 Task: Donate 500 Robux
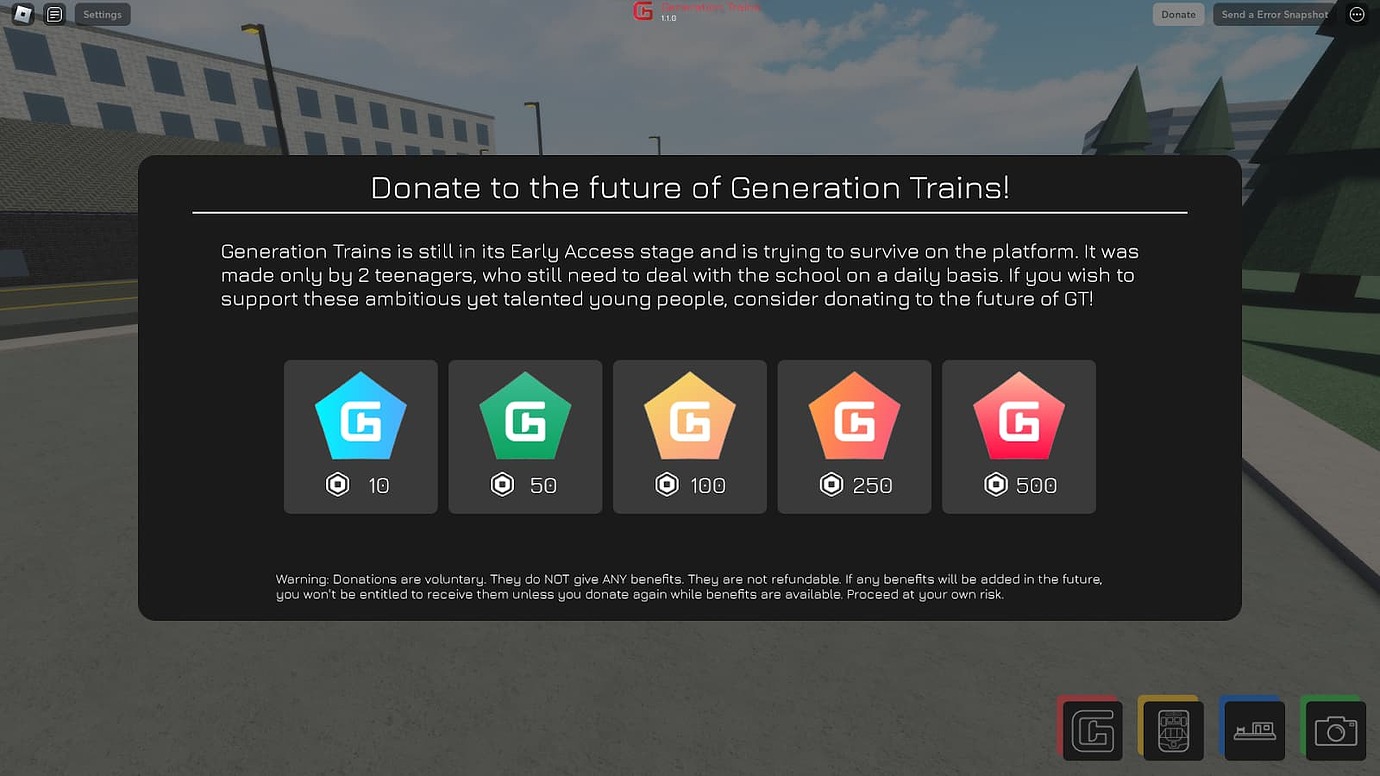click(1018, 437)
